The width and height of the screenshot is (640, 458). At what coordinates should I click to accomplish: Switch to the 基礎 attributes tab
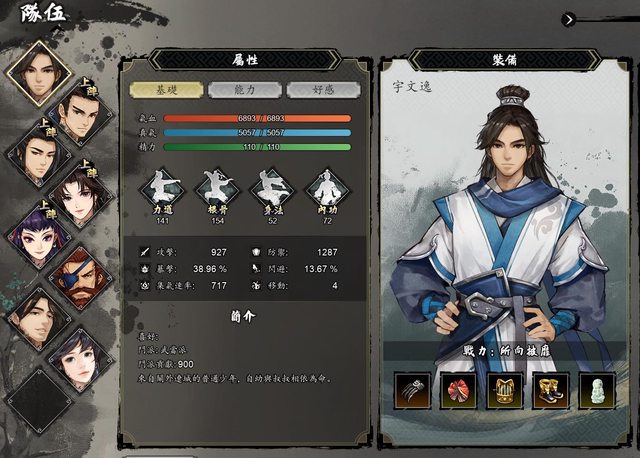[165, 89]
